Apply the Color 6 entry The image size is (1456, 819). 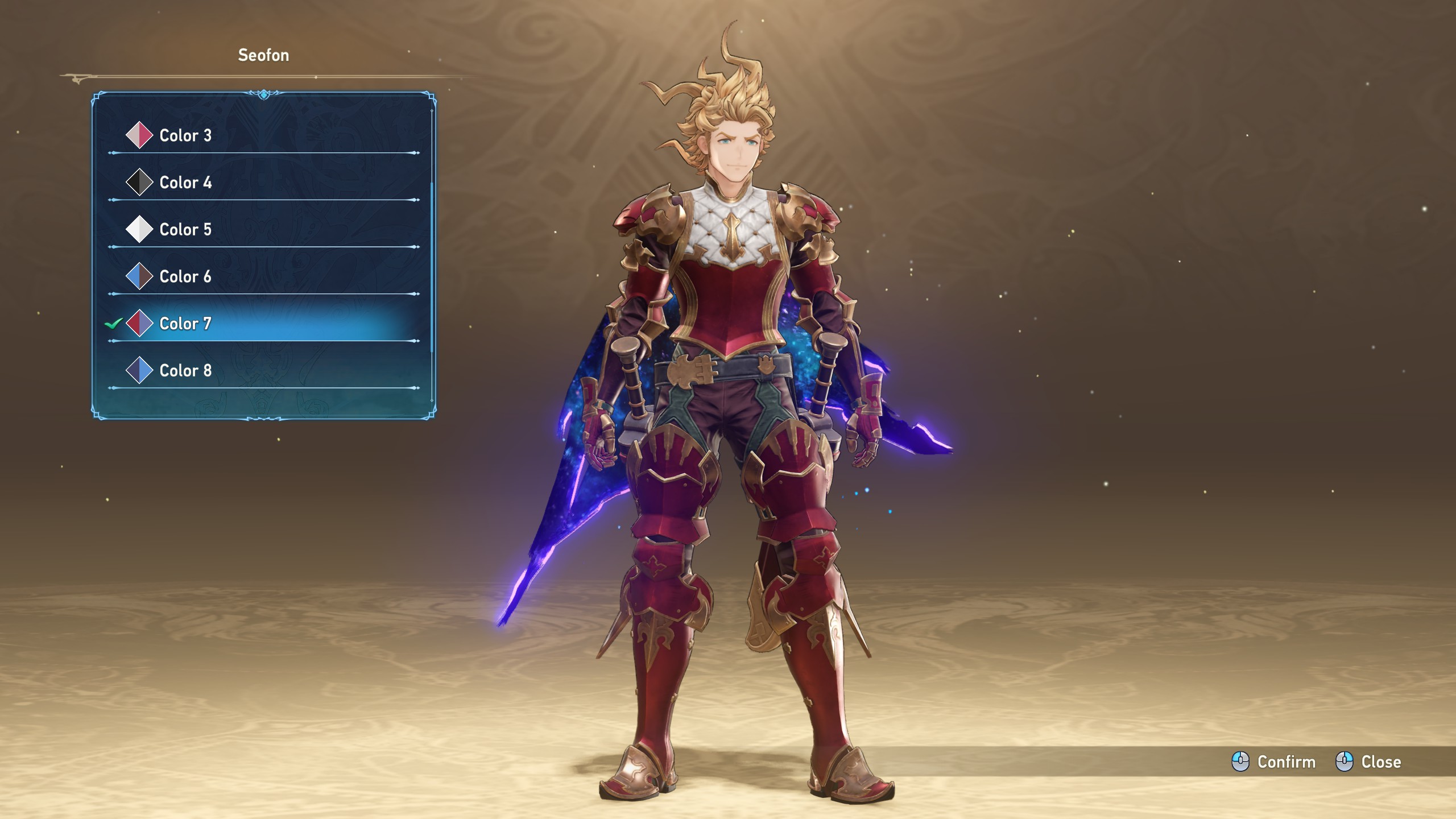click(x=185, y=276)
